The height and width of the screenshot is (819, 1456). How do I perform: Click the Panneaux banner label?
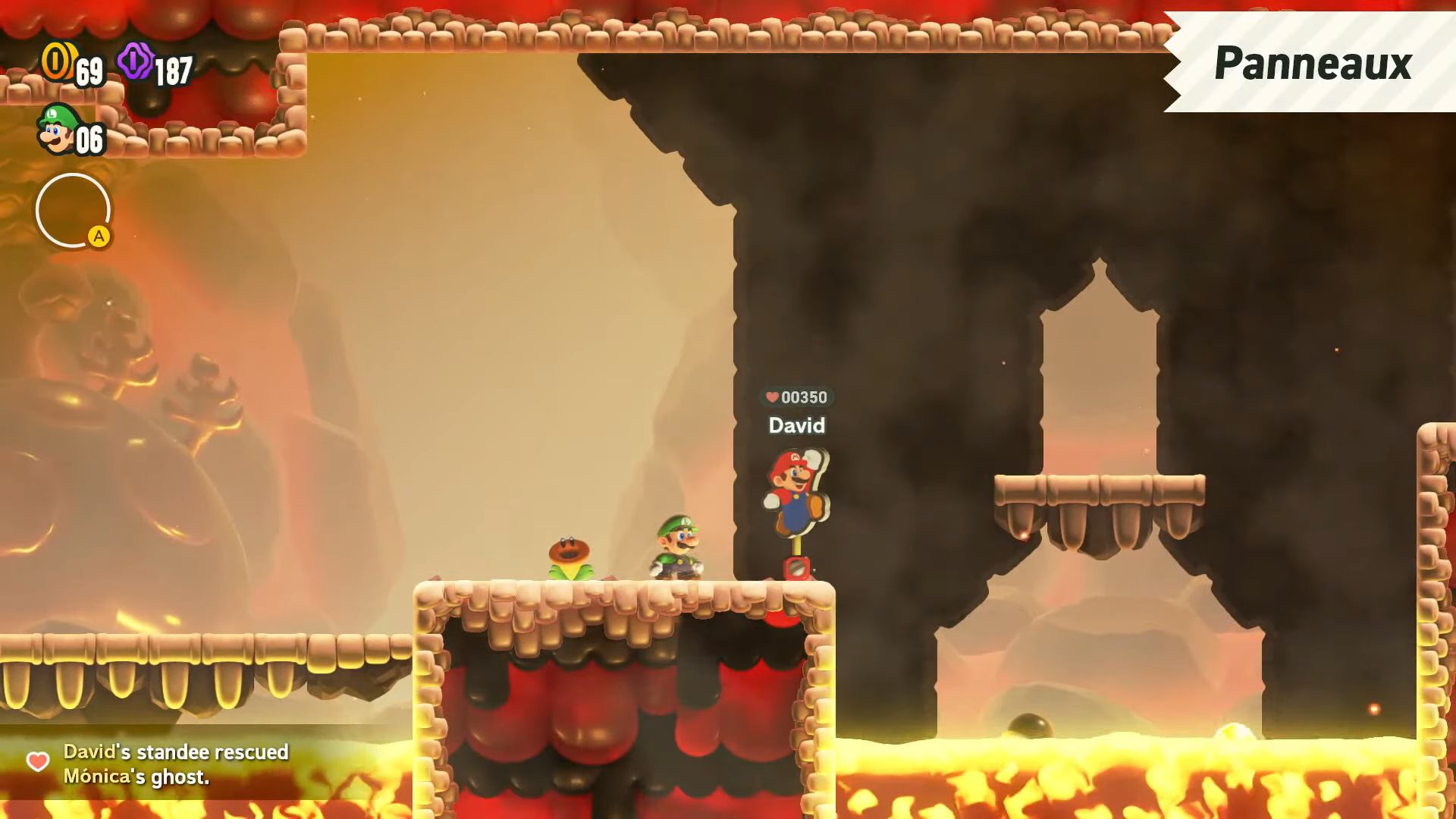tap(1313, 63)
